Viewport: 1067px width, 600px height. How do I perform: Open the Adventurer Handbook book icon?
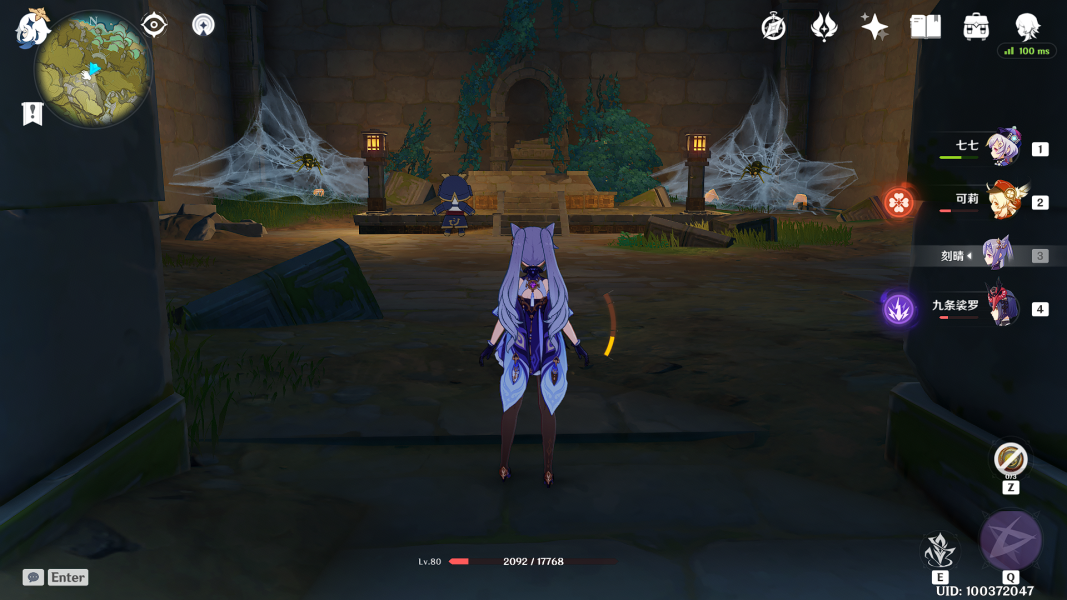[x=926, y=27]
